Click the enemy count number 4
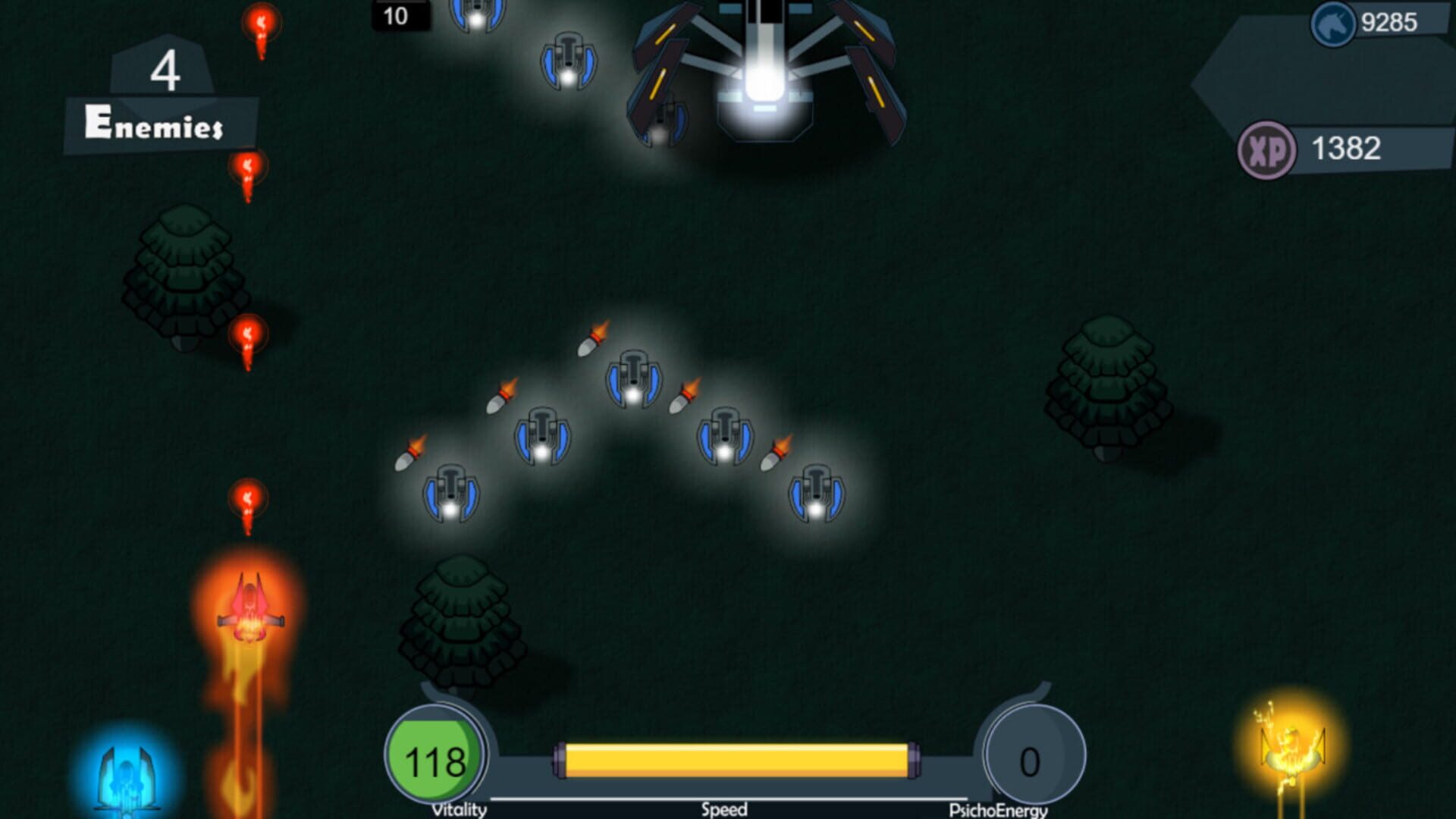This screenshot has height=819, width=1456. tap(169, 72)
